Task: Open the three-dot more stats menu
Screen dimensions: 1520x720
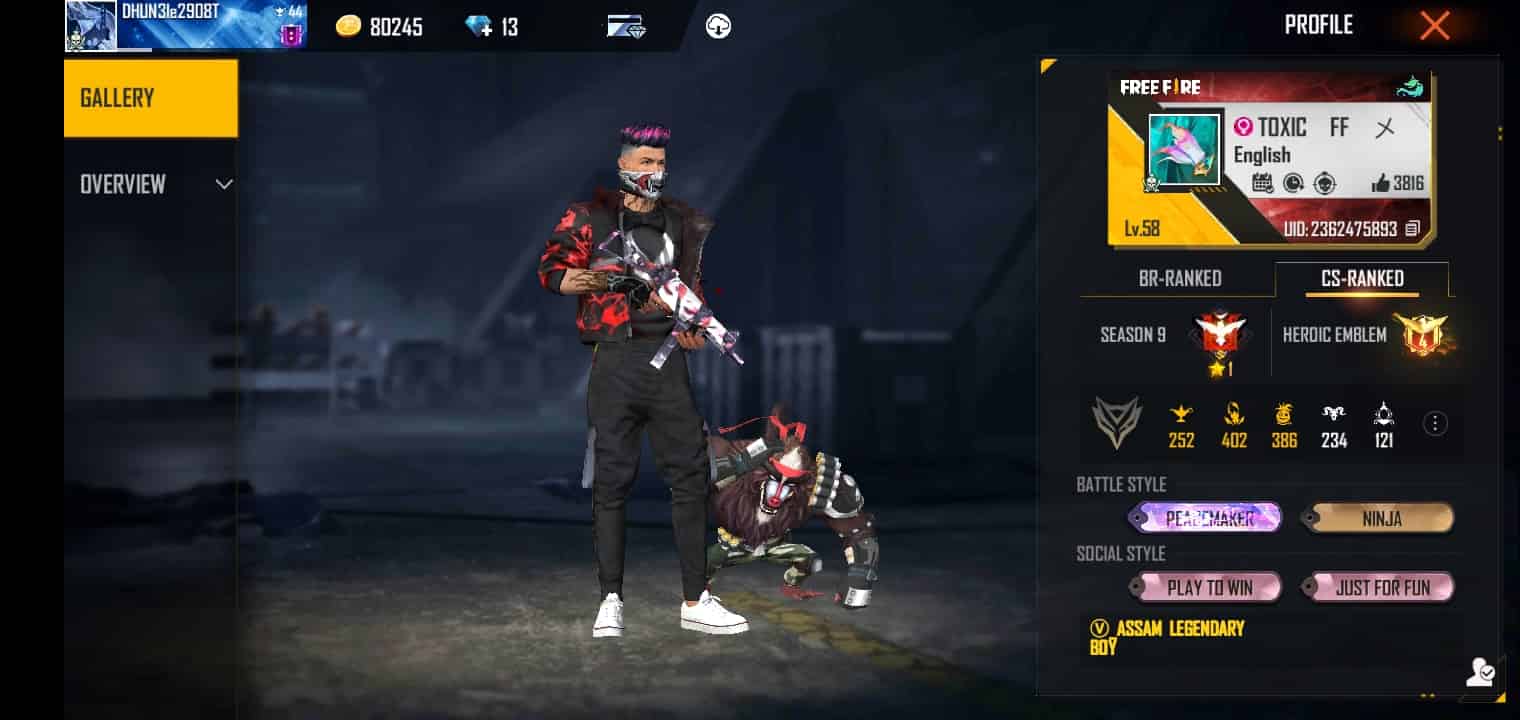Action: [1435, 423]
